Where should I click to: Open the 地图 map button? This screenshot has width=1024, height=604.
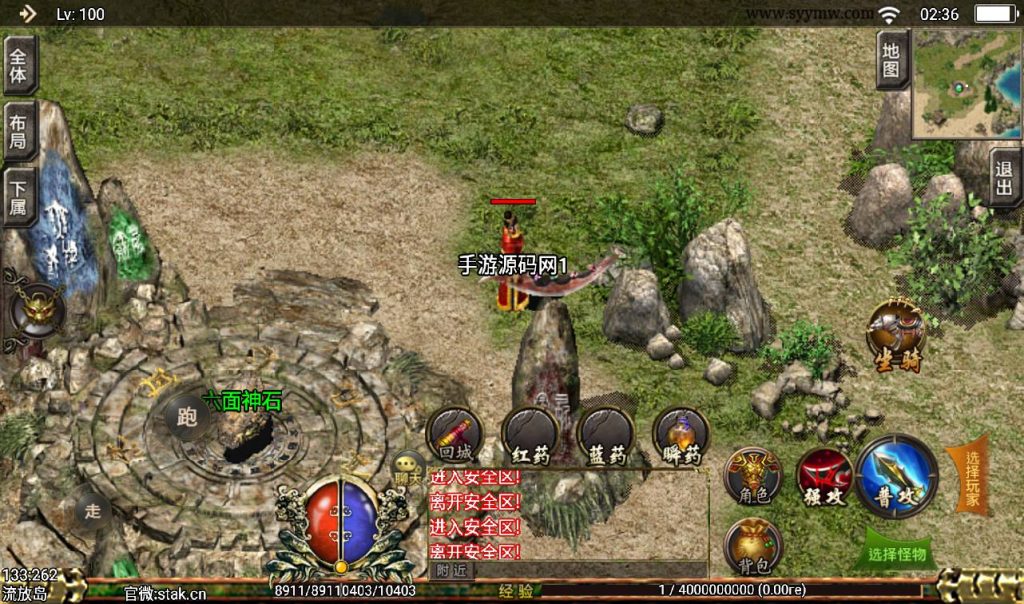(892, 61)
